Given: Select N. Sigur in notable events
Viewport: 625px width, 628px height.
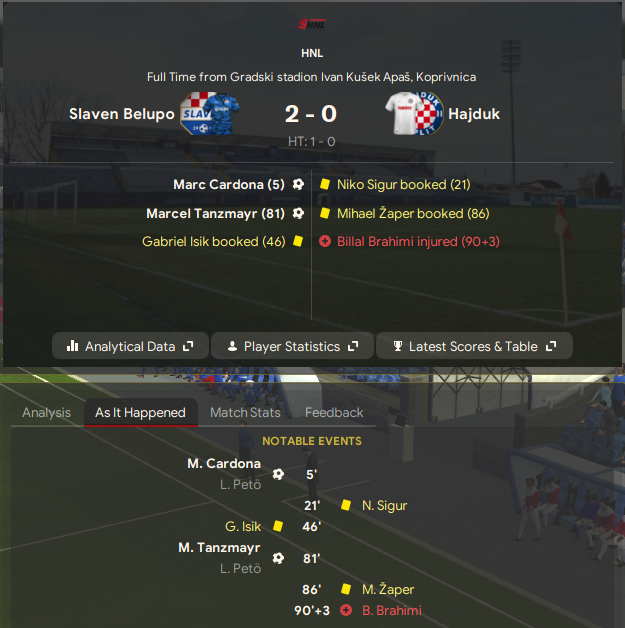Looking at the screenshot, I should tap(384, 506).
